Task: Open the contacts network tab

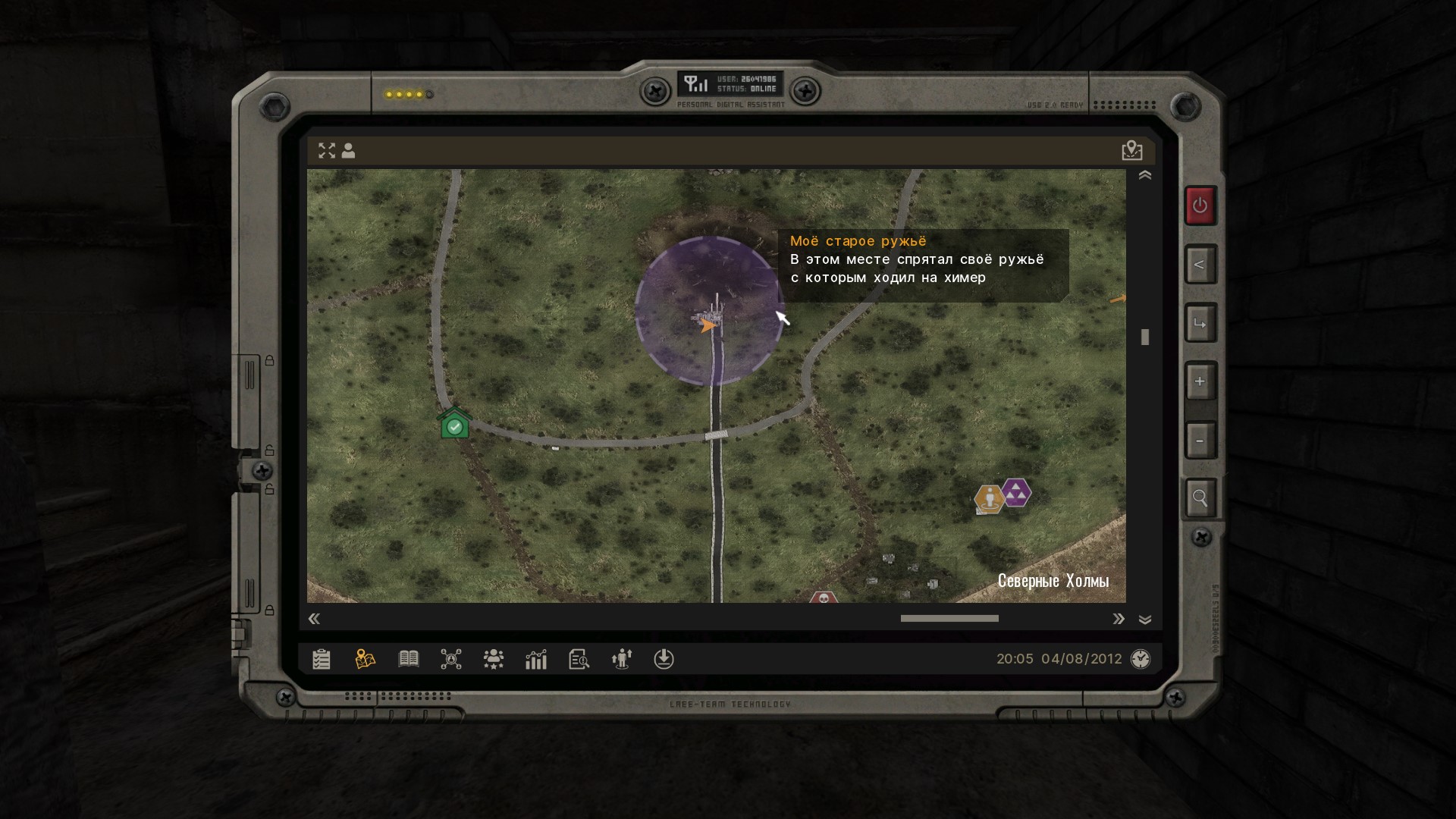Action: click(x=451, y=659)
